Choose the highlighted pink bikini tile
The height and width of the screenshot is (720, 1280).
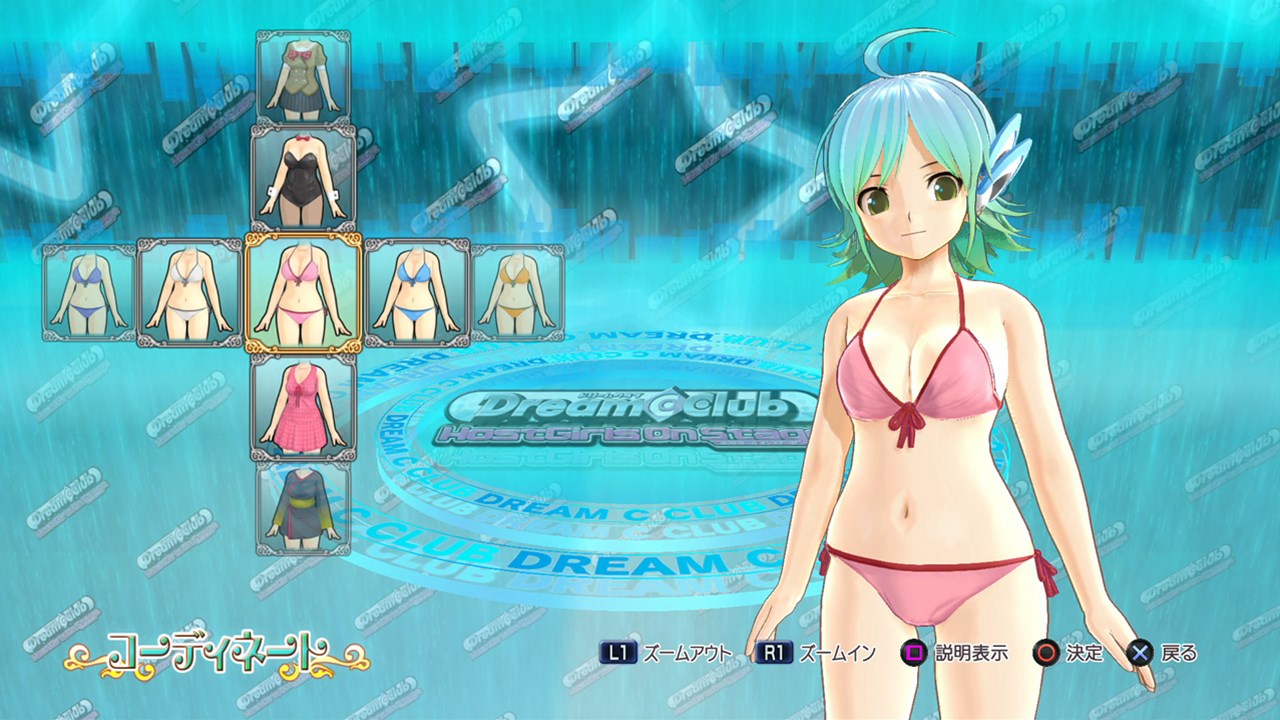click(x=303, y=292)
